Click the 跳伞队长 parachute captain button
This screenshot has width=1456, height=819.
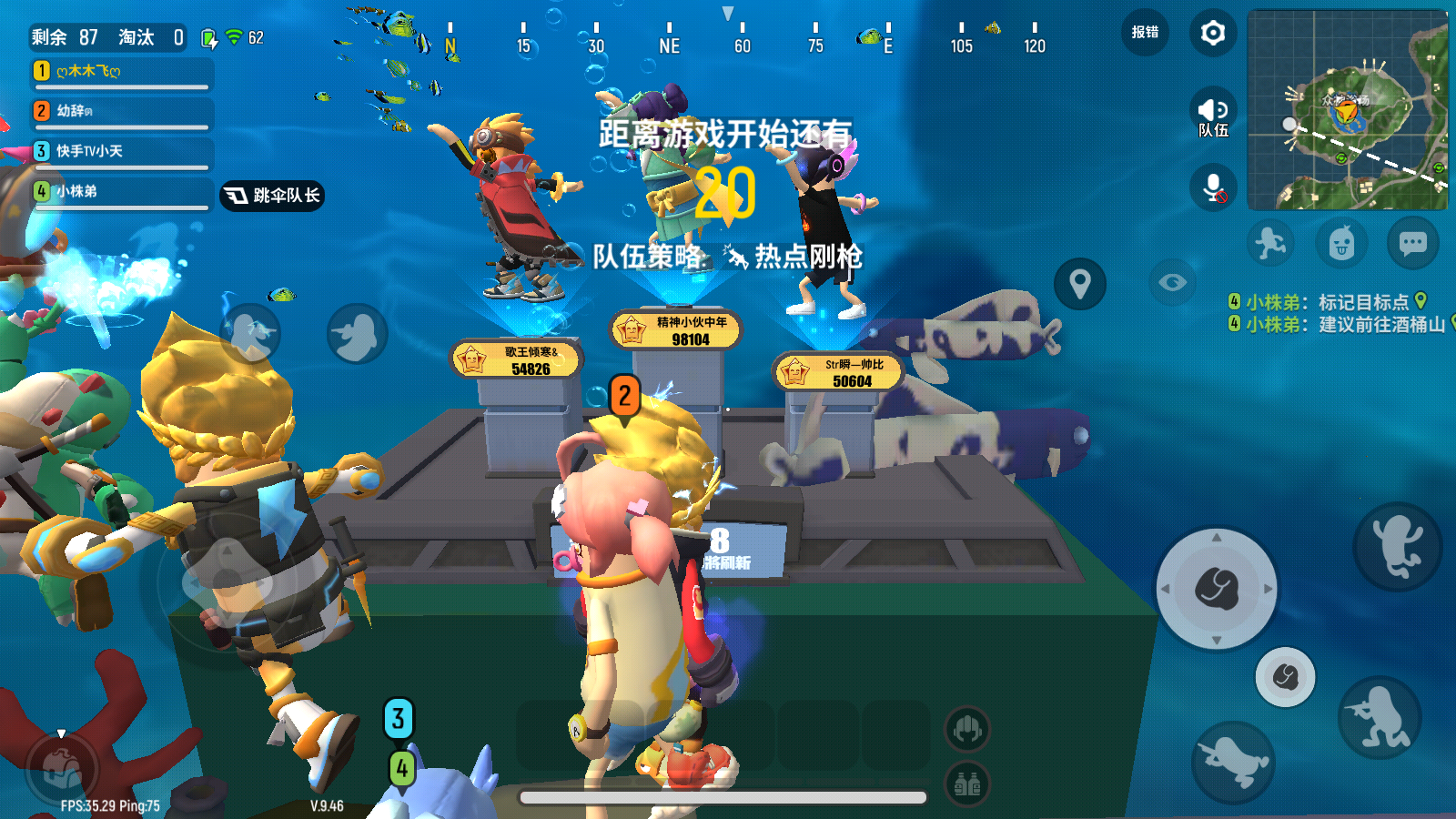click(x=270, y=194)
